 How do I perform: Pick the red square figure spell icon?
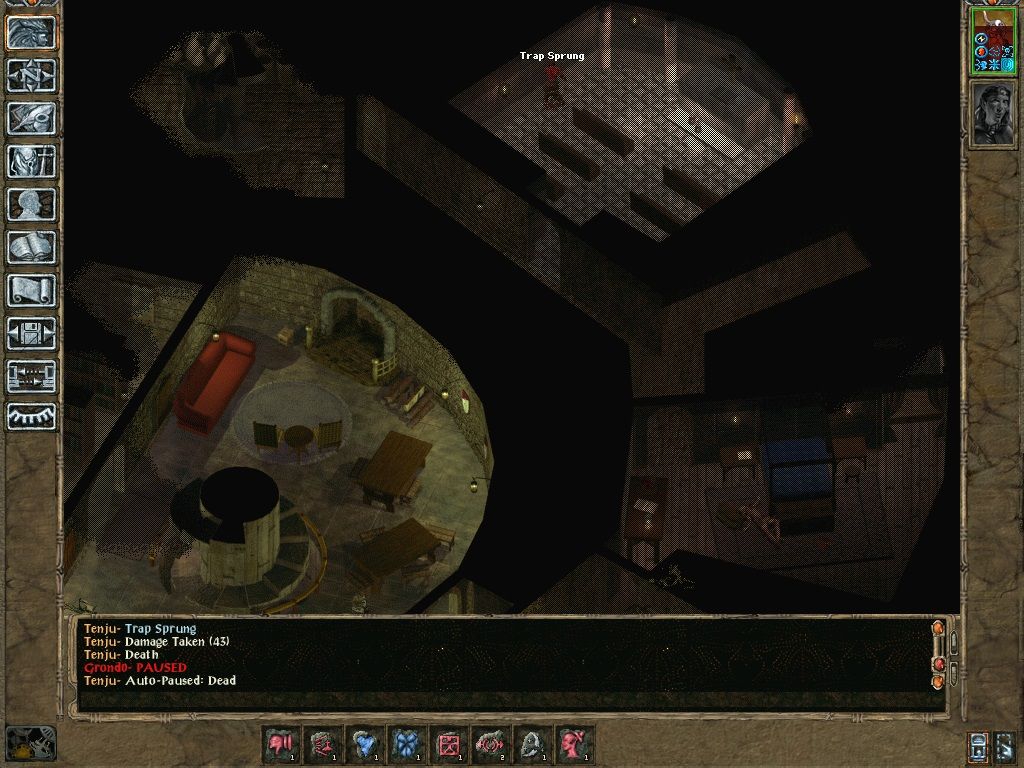pos(449,745)
